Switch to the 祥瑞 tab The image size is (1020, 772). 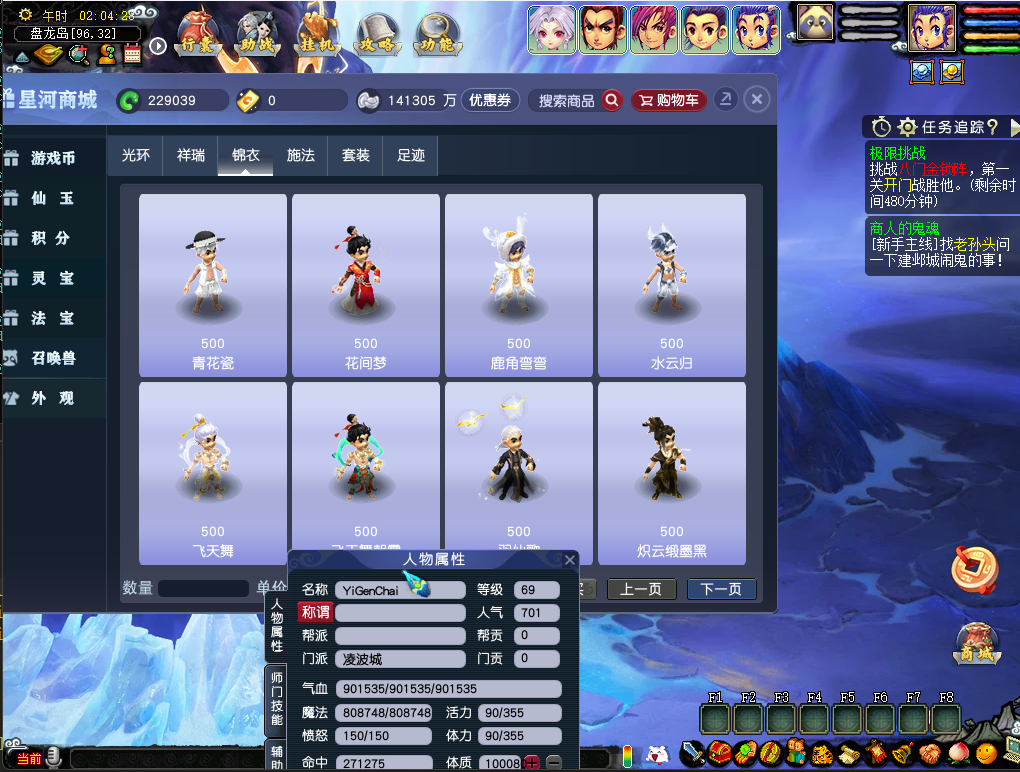click(190, 156)
